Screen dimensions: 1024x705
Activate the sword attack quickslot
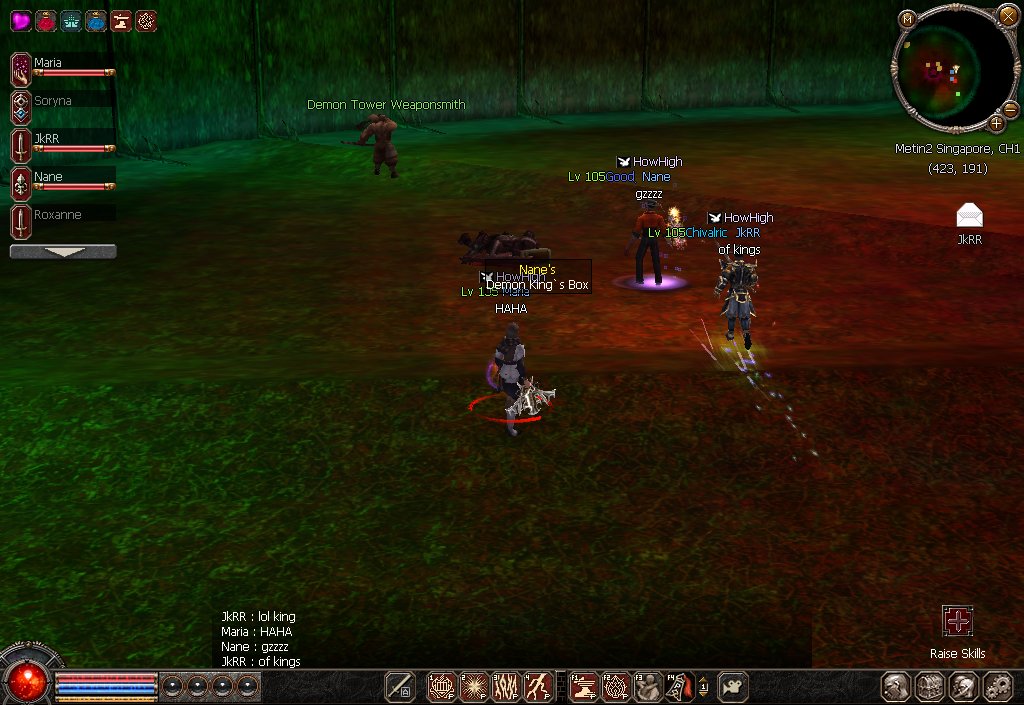(x=400, y=686)
